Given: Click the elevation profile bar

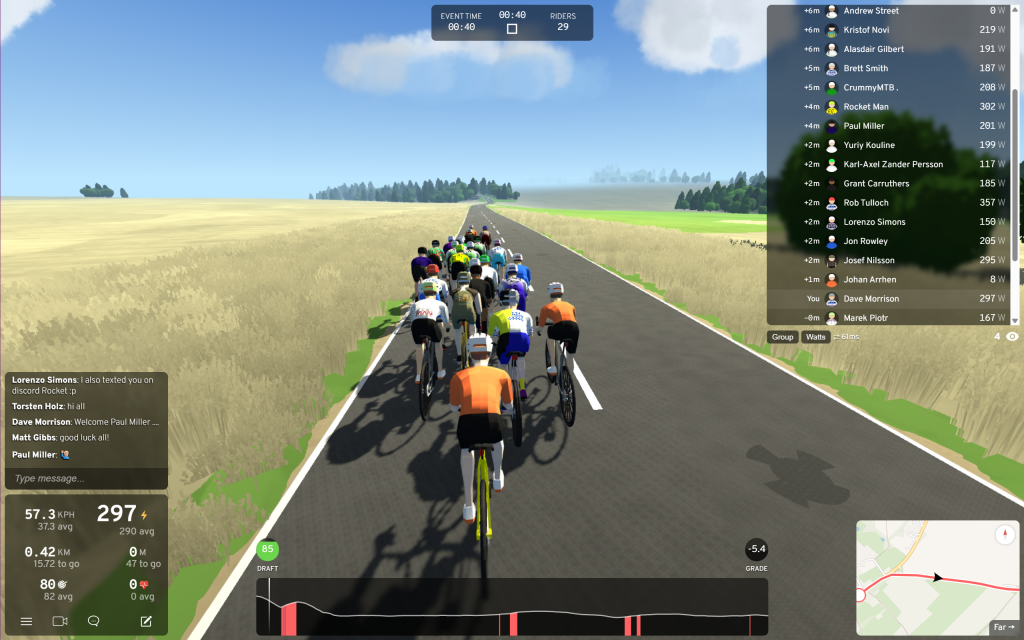Looking at the screenshot, I should point(512,607).
